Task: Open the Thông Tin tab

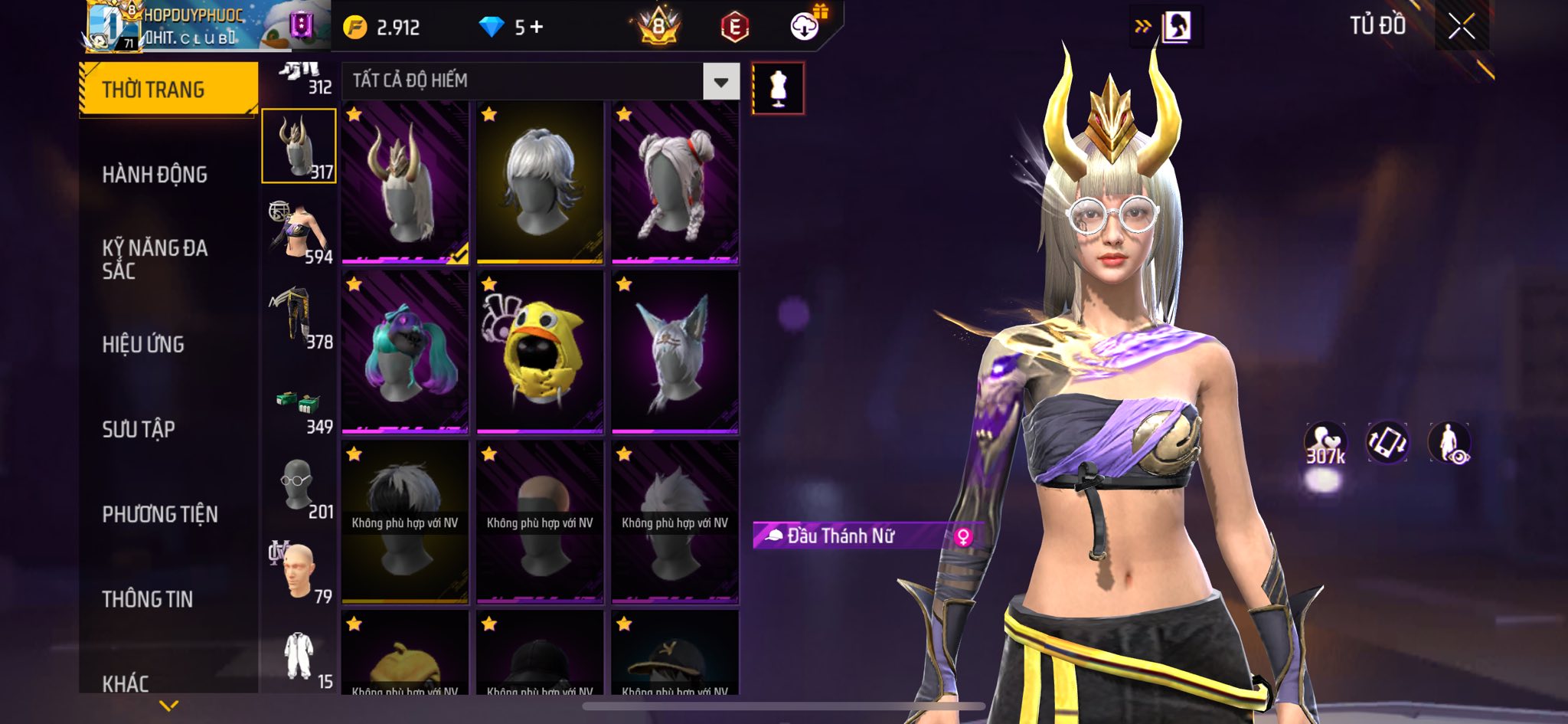Action: (148, 599)
